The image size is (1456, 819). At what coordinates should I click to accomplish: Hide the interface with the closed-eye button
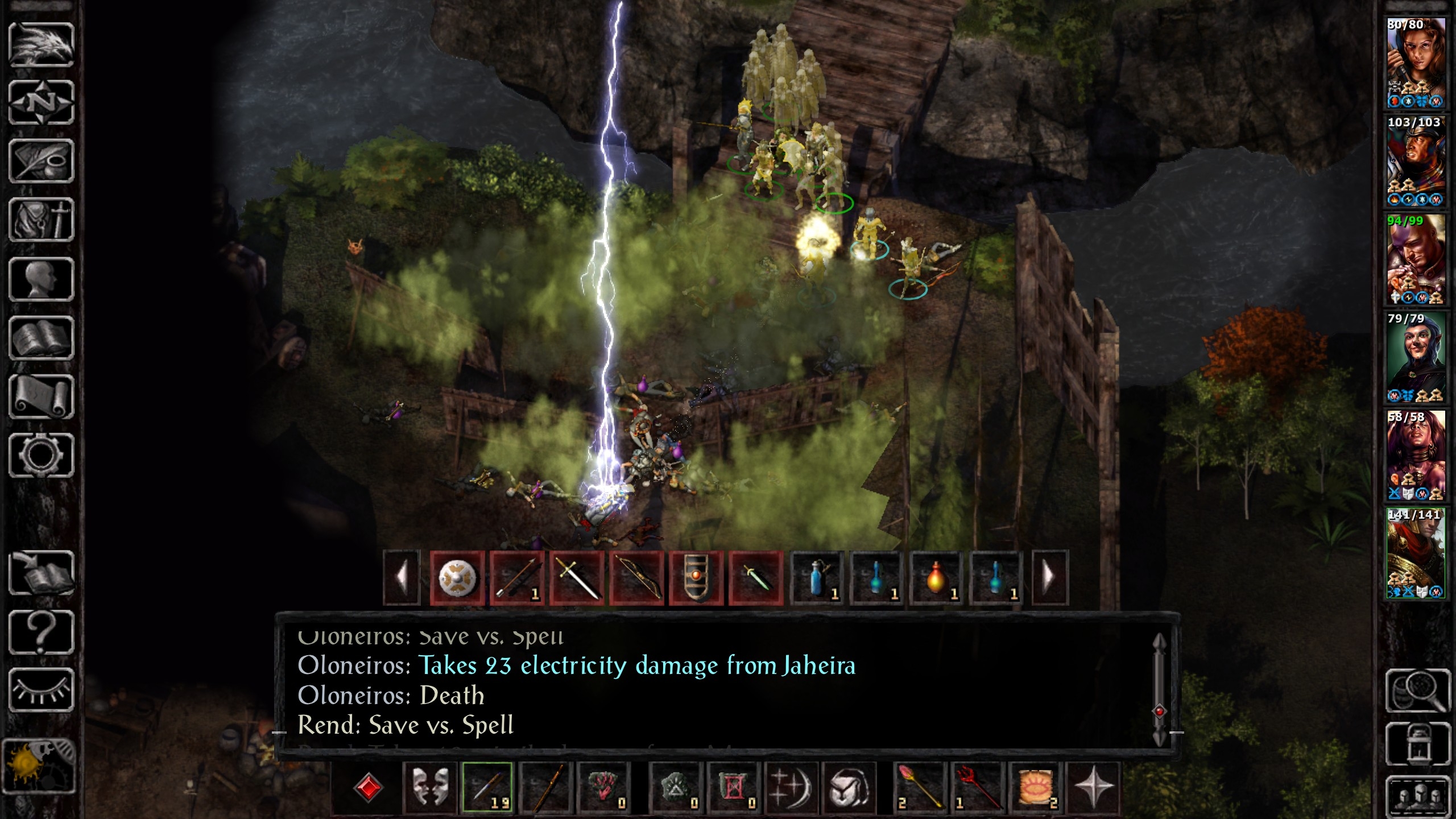(x=41, y=690)
